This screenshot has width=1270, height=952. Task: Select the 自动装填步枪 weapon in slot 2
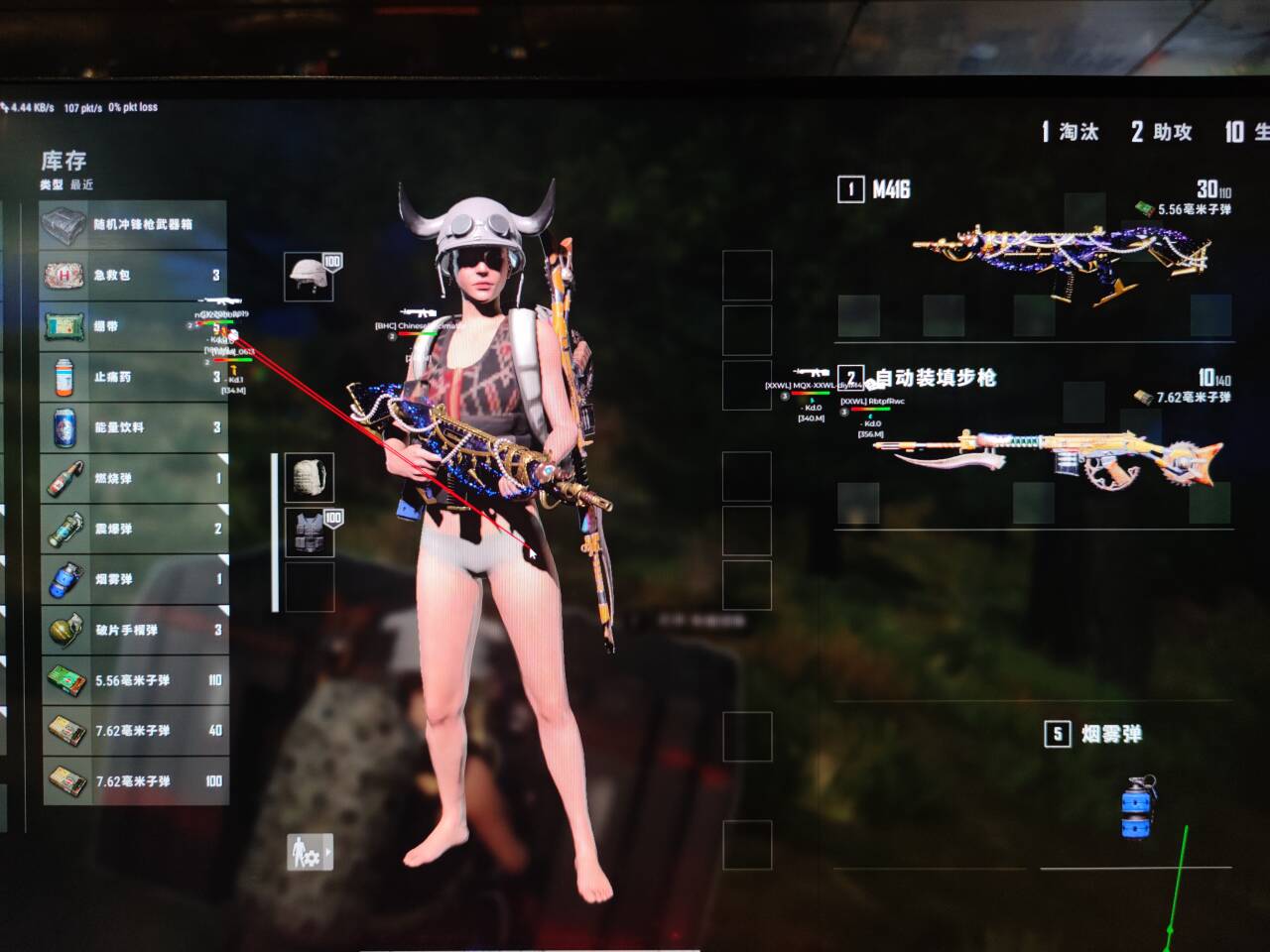click(x=1047, y=456)
